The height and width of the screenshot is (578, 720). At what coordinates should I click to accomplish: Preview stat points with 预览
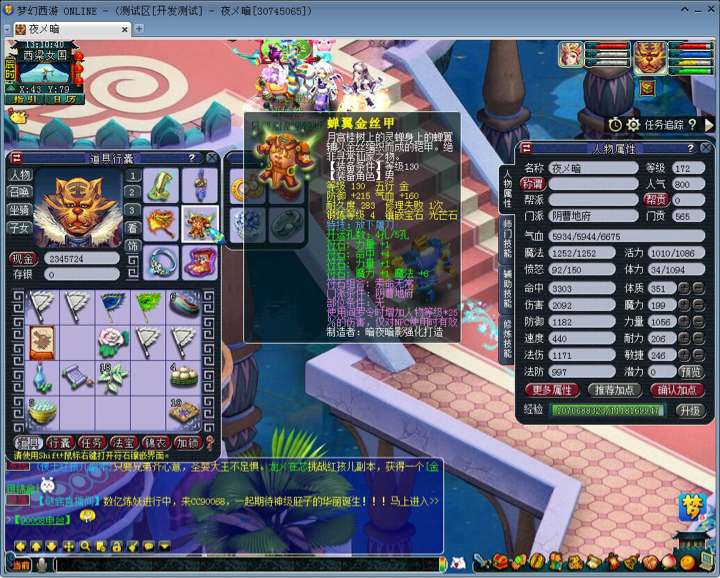[690, 371]
